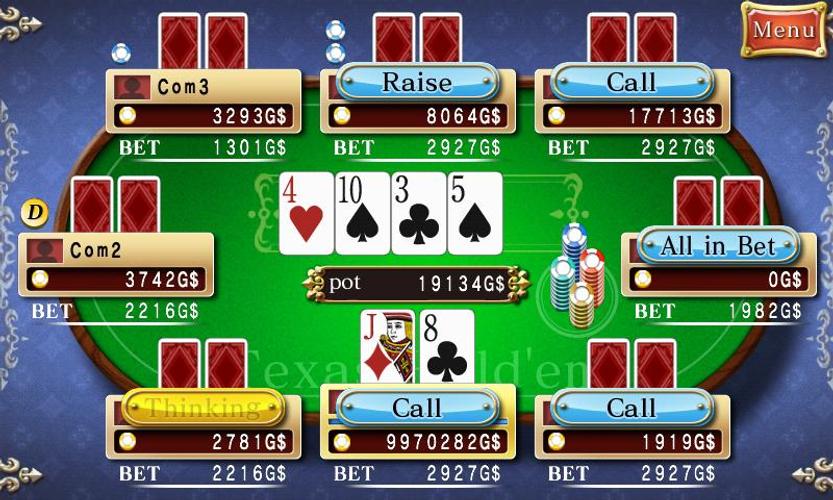
Task: Select the Com2 player panel
Action: pos(116,264)
